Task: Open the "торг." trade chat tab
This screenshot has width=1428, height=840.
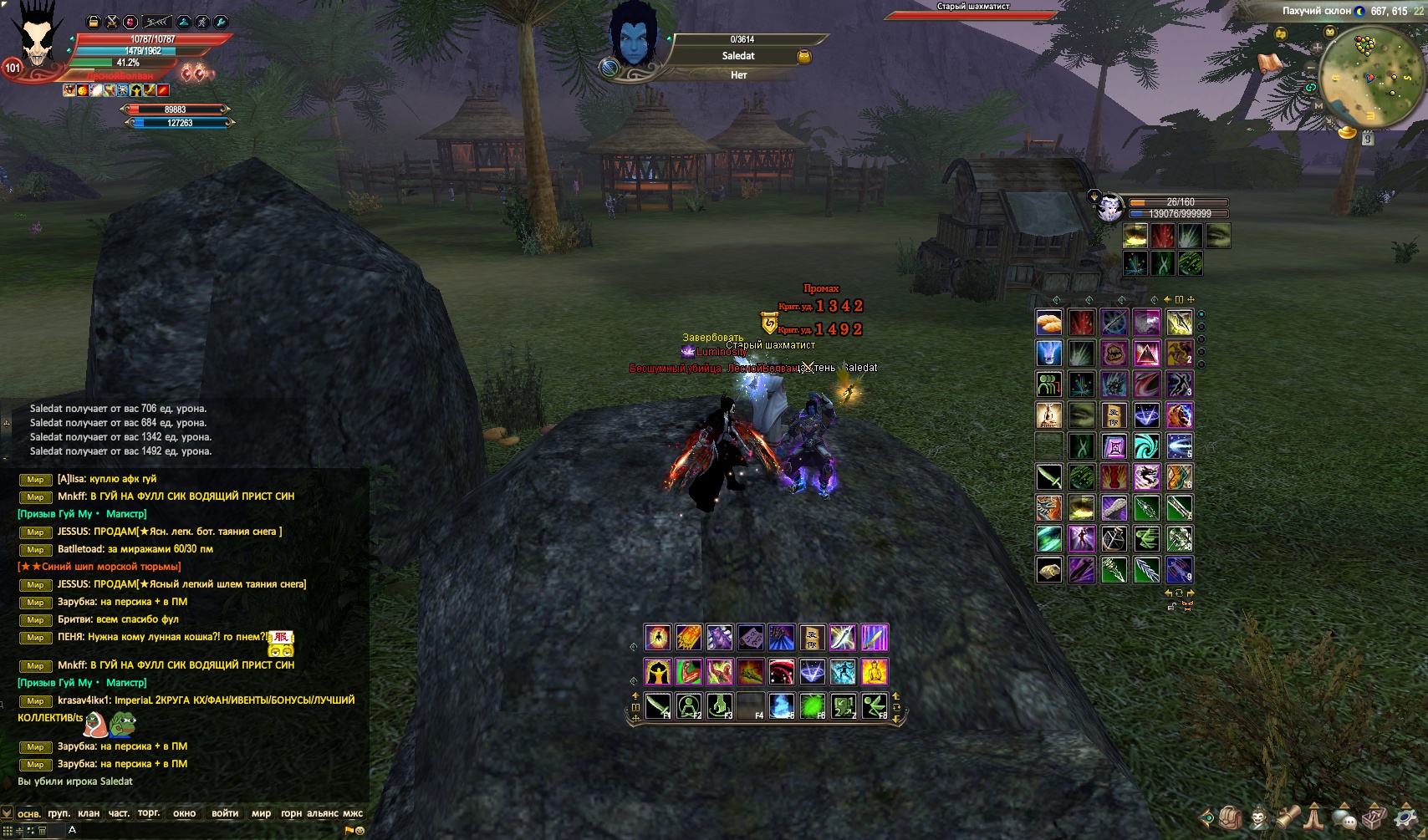Action: pos(149,813)
